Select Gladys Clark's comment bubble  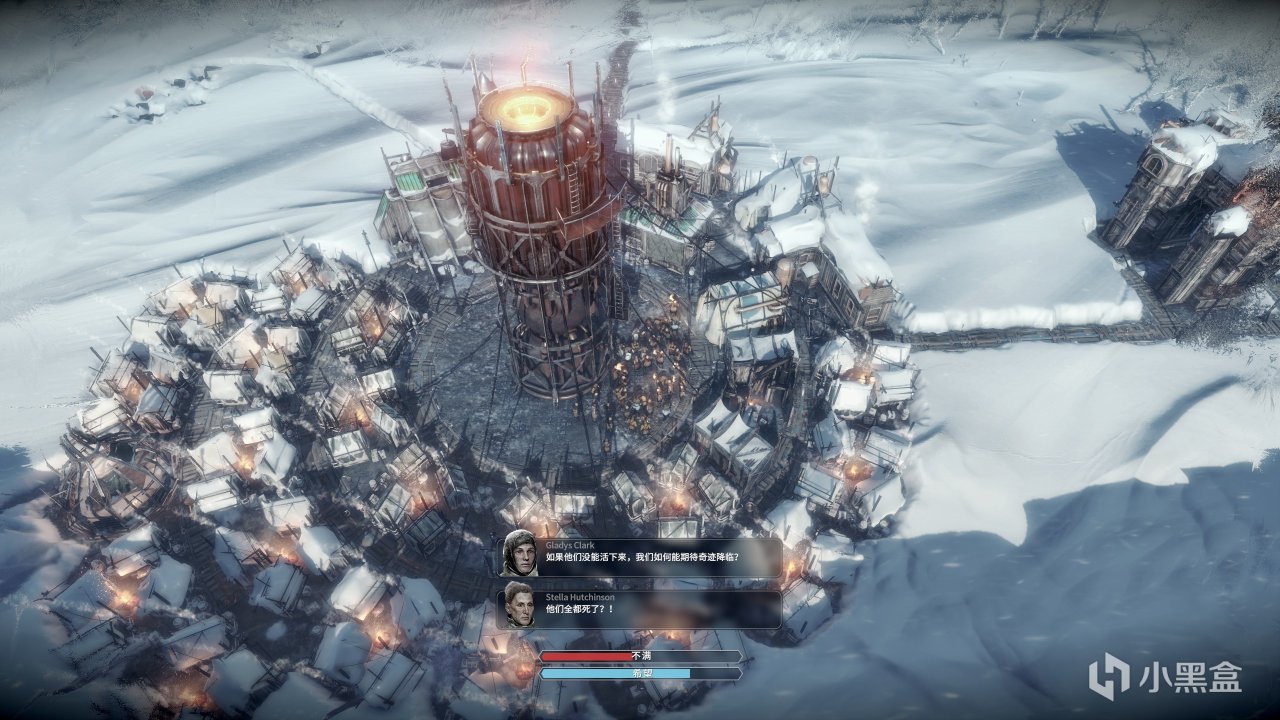coord(640,556)
